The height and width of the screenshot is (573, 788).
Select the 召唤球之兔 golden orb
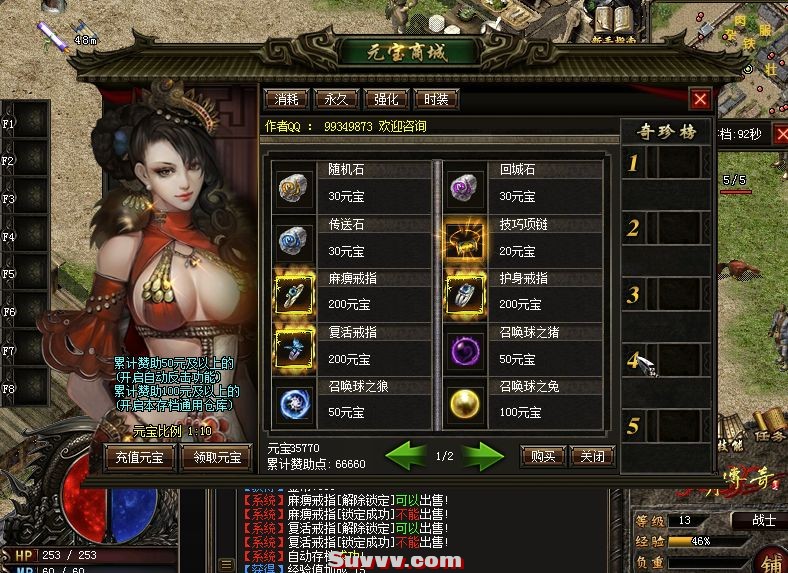tap(465, 402)
